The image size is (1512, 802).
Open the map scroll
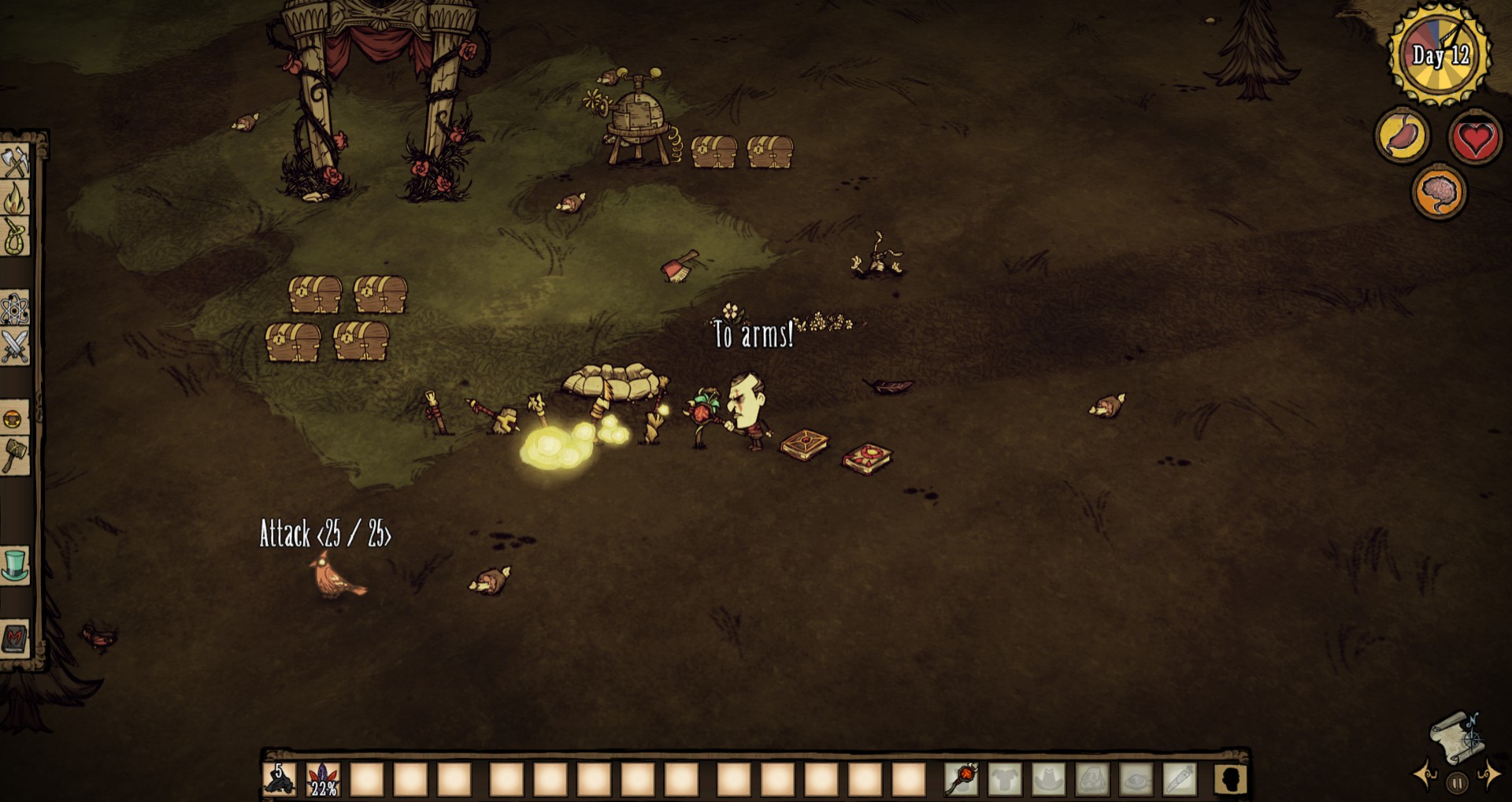[1455, 737]
